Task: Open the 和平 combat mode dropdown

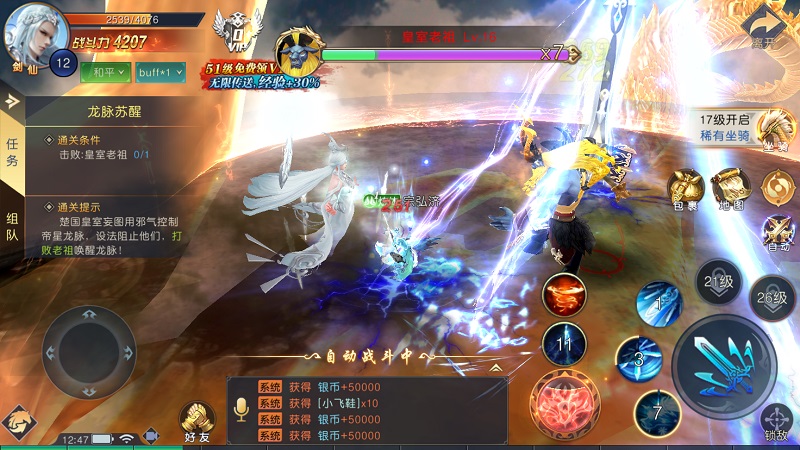Action: 105,72
